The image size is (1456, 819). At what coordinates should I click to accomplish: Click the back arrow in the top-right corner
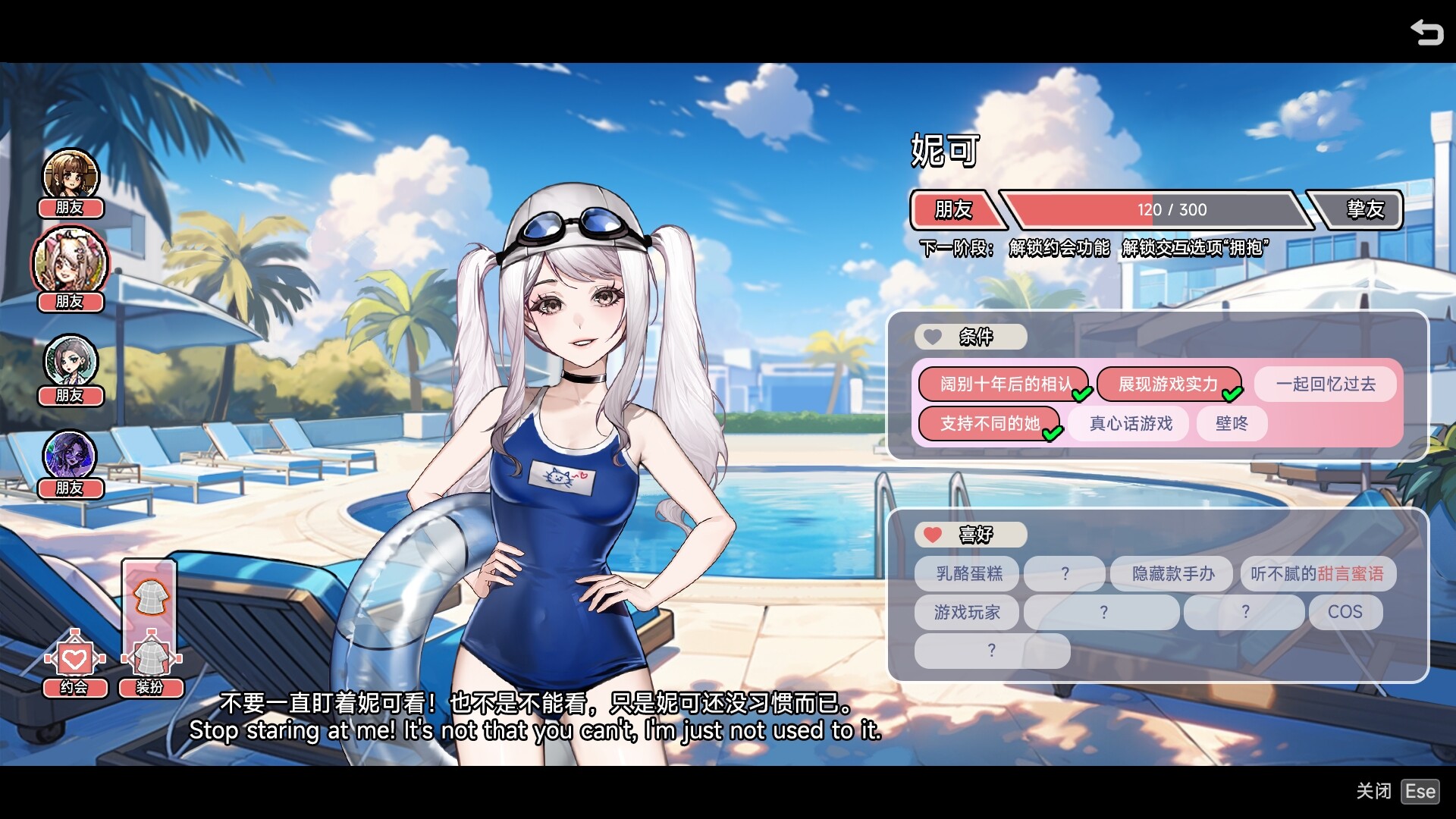click(1427, 32)
